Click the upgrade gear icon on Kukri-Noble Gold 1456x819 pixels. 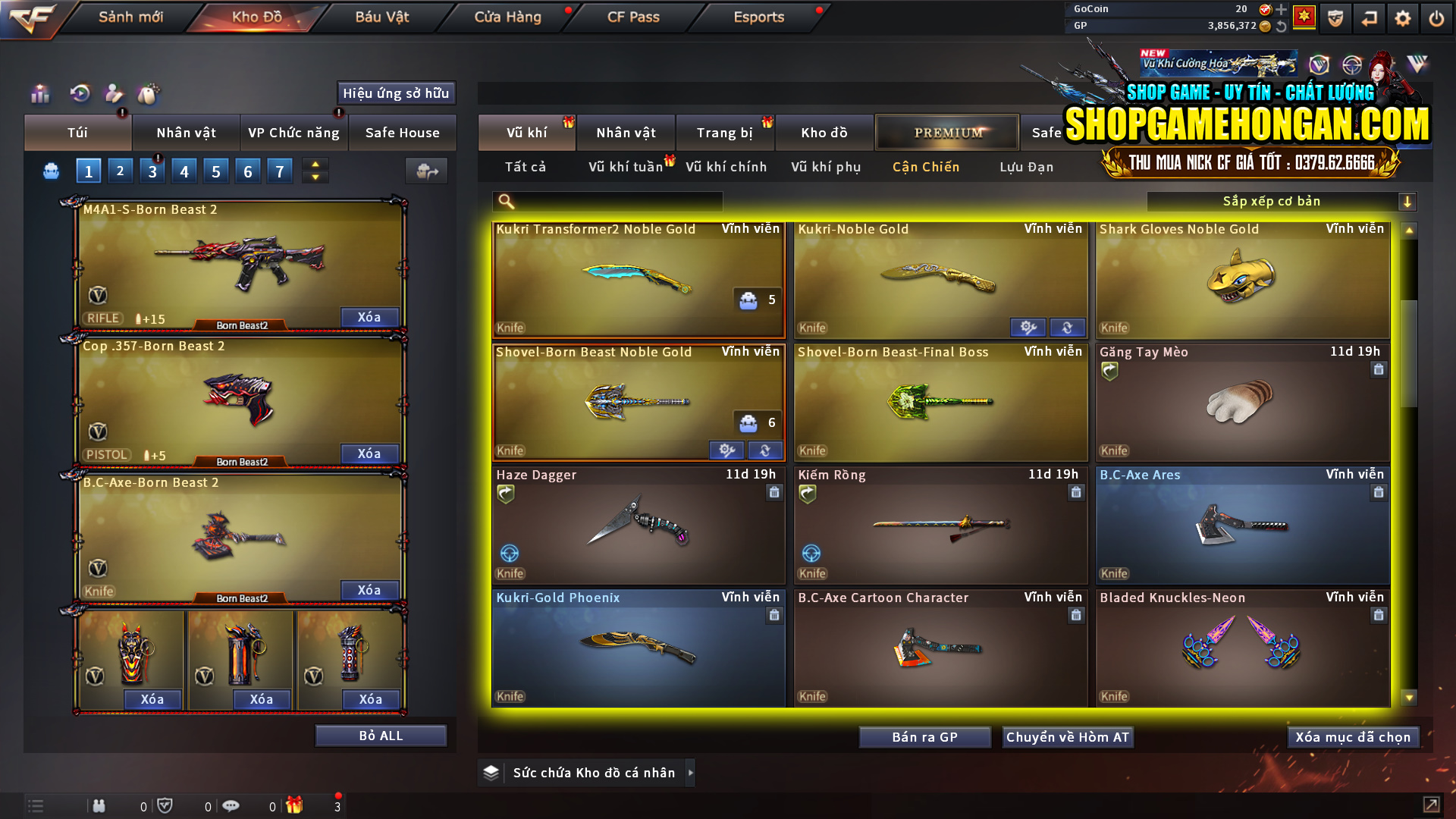tap(1028, 327)
